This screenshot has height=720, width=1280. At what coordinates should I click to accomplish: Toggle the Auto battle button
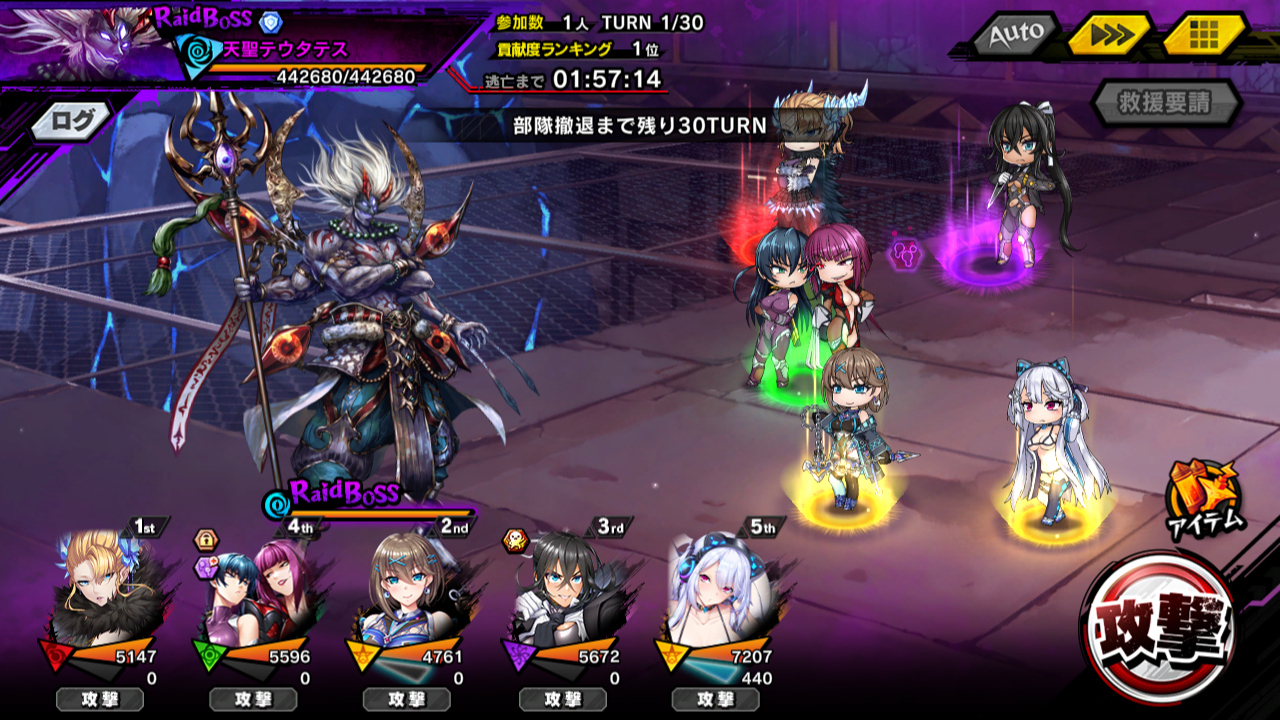coord(1016,35)
